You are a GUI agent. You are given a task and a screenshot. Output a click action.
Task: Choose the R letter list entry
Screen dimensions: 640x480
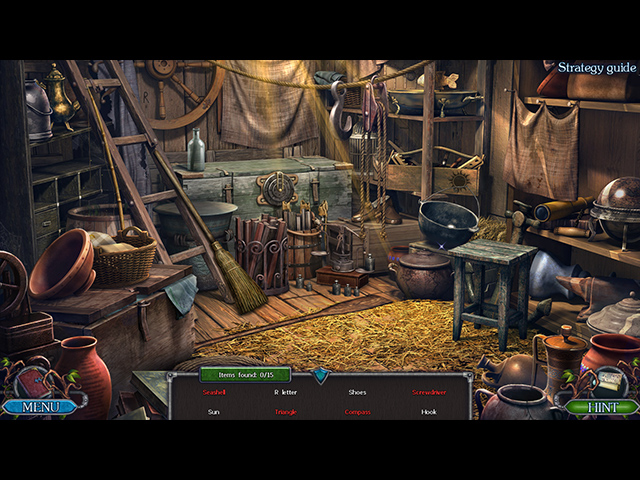tap(285, 392)
